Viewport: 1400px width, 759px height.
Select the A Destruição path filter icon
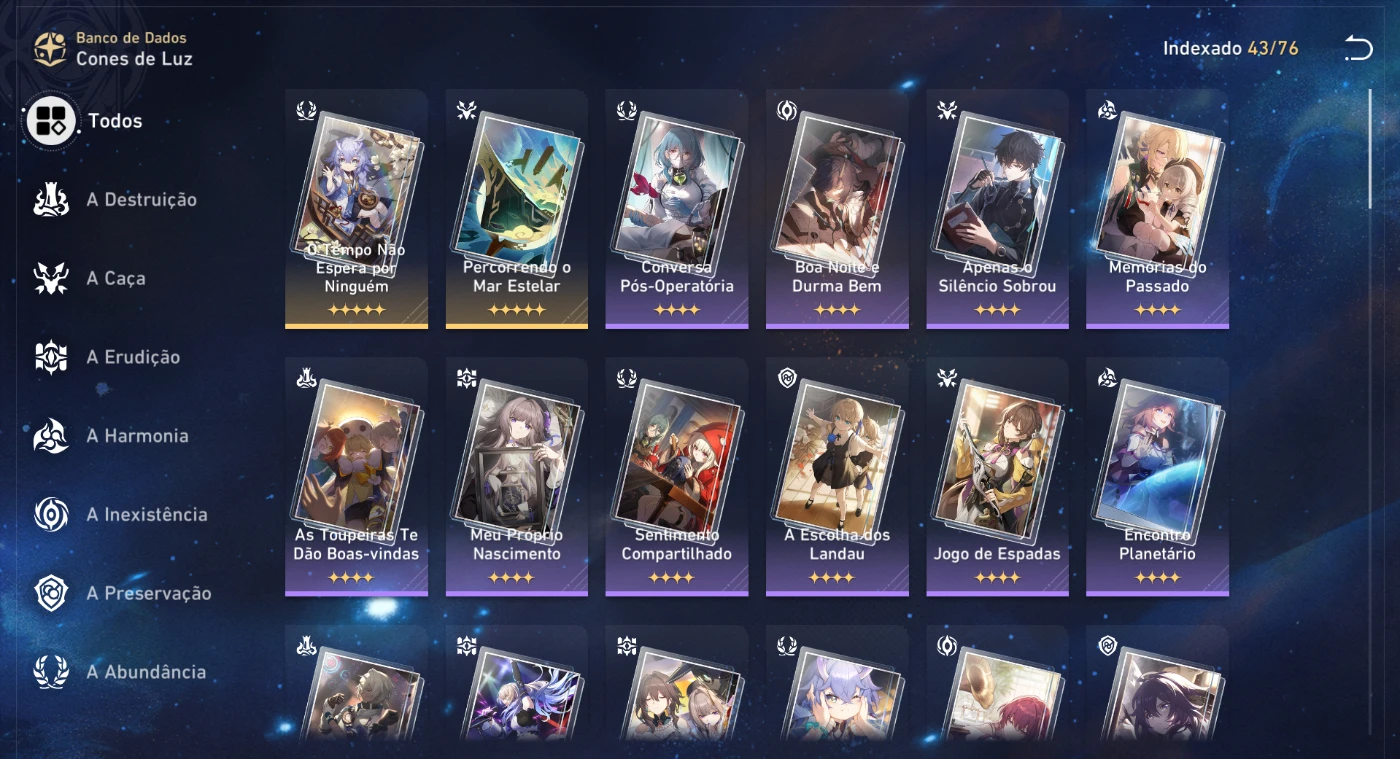click(49, 199)
